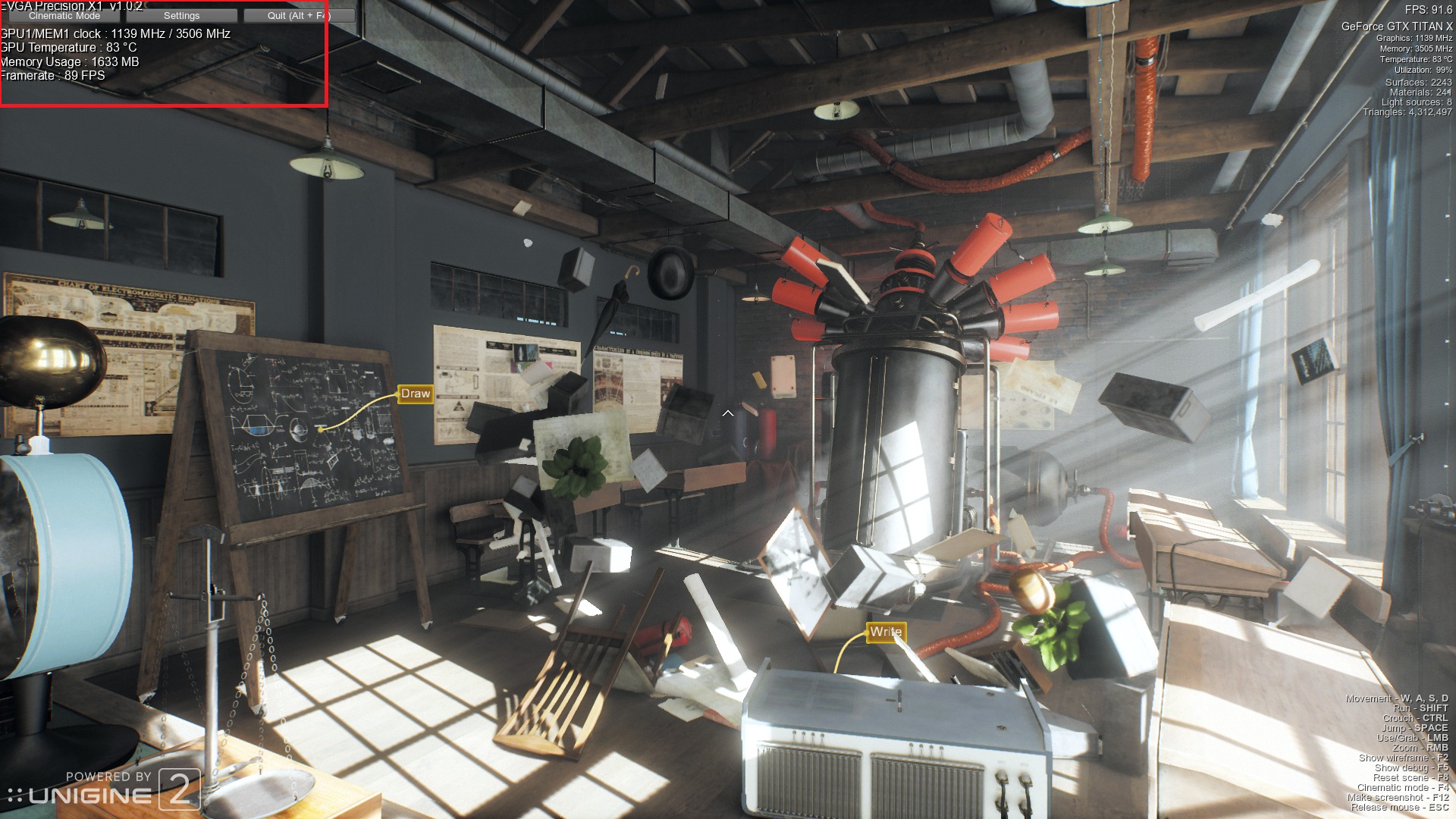Select the Draw tag on the chalkboard

(x=416, y=394)
